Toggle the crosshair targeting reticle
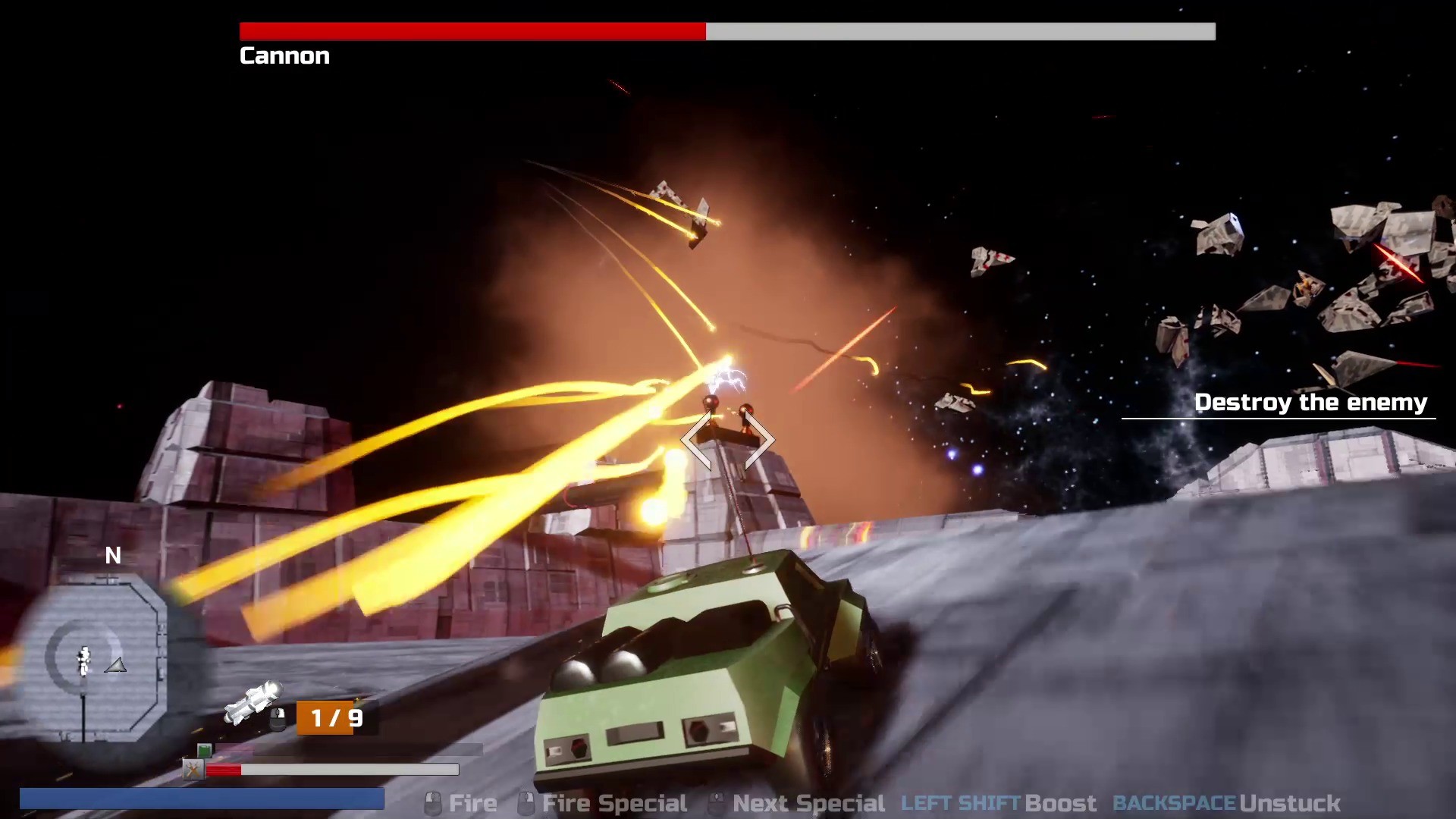1456x819 pixels. pos(728,441)
